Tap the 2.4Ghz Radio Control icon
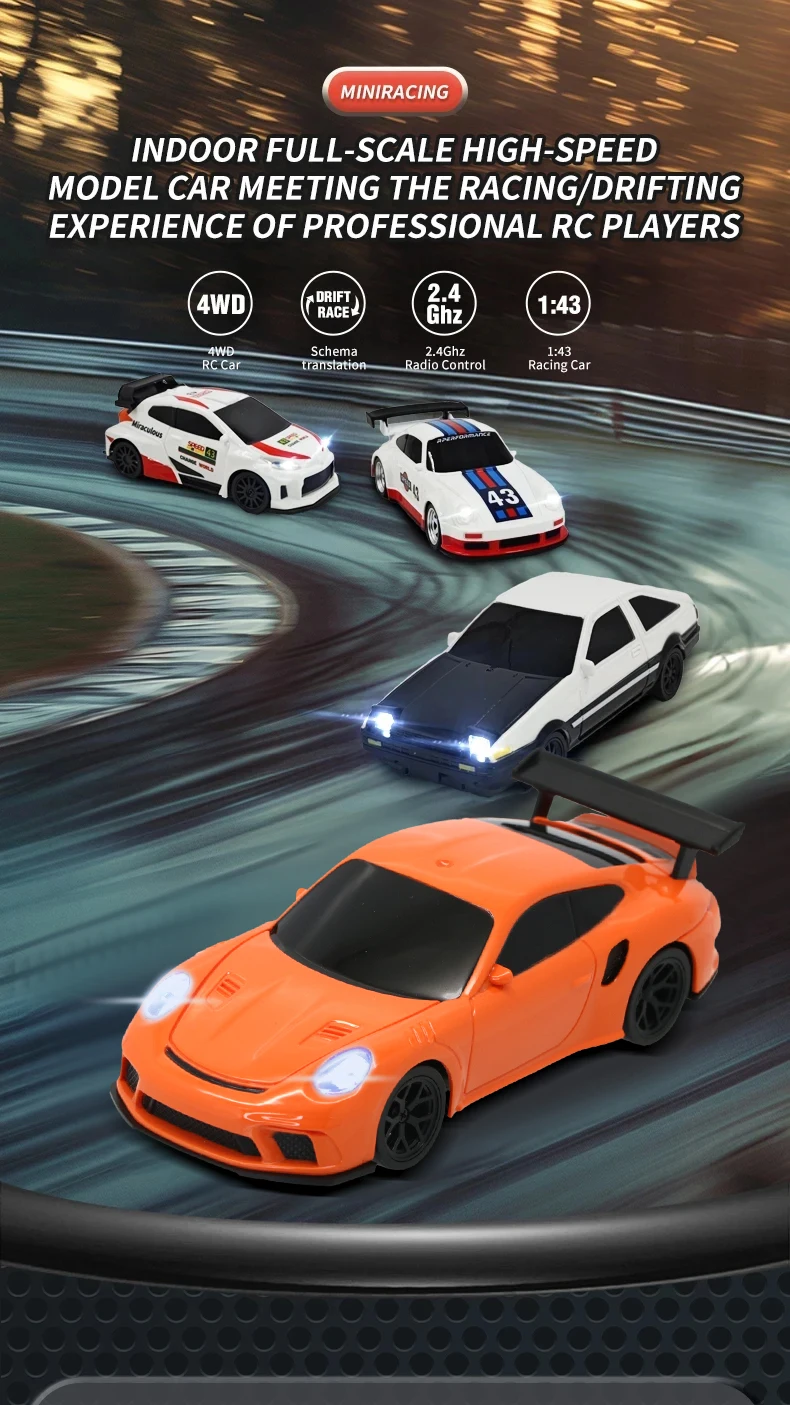 [x=445, y=303]
